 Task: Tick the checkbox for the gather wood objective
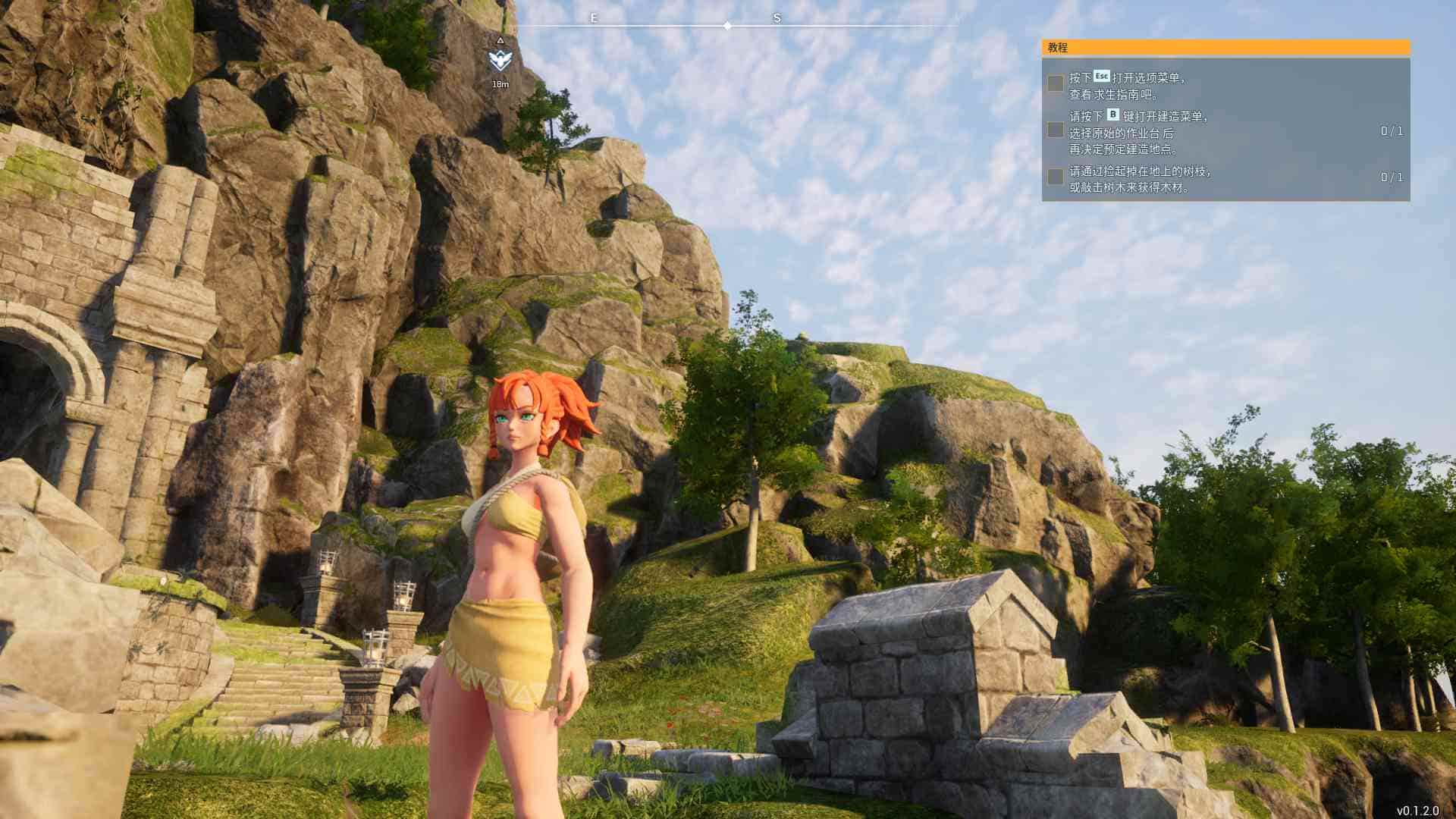[x=1055, y=177]
